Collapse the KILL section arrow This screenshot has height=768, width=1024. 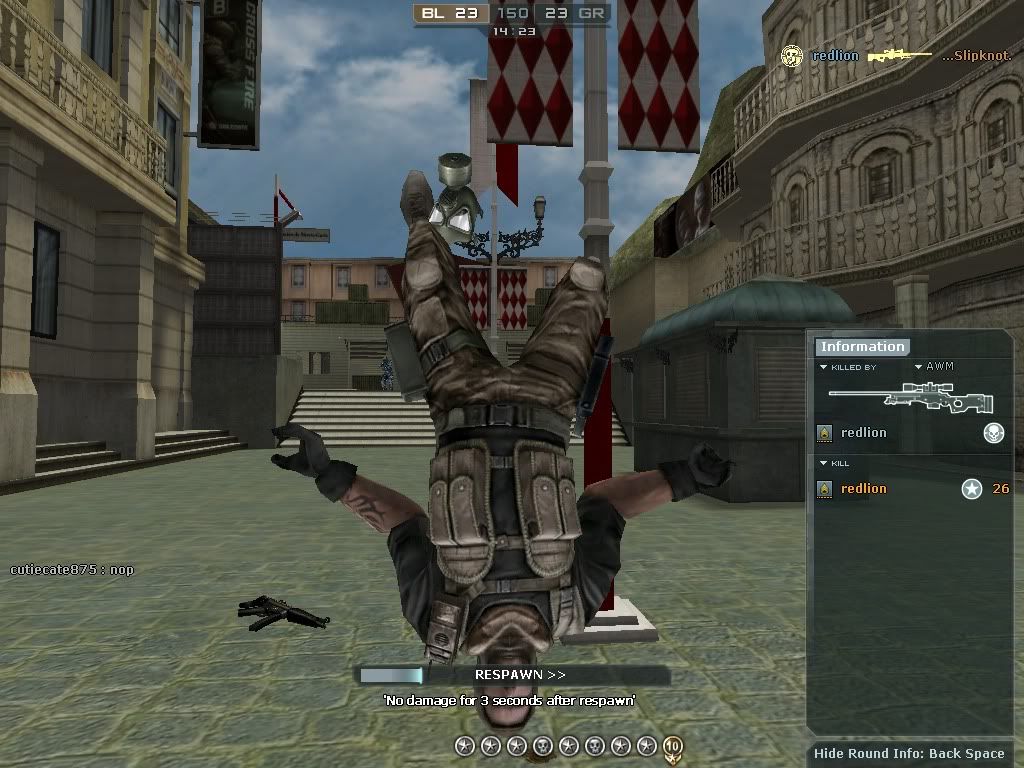[x=824, y=464]
